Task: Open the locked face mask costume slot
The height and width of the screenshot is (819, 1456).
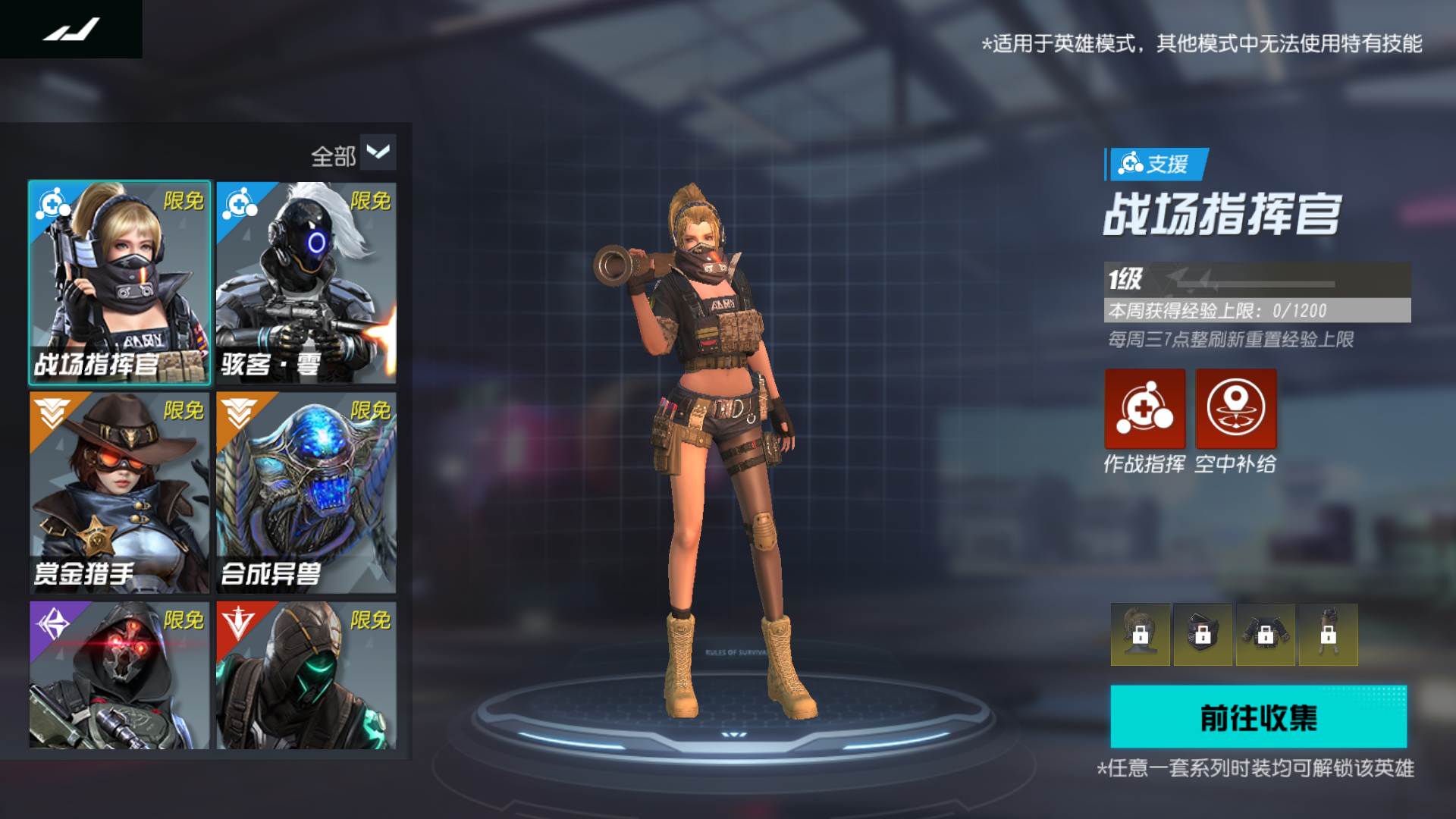Action: pos(1203,635)
